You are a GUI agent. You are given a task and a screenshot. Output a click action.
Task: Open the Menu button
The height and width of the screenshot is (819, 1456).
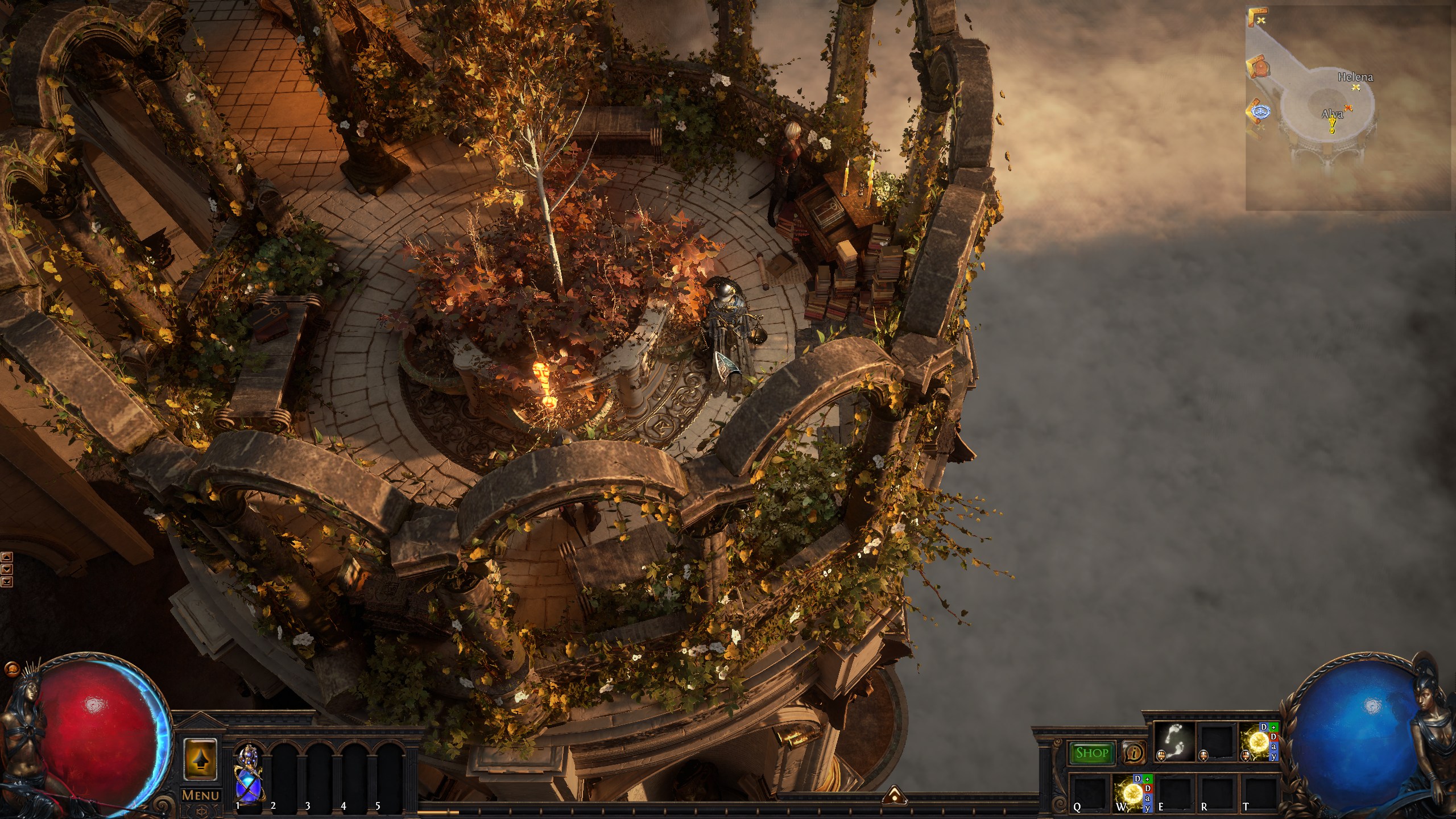201,795
